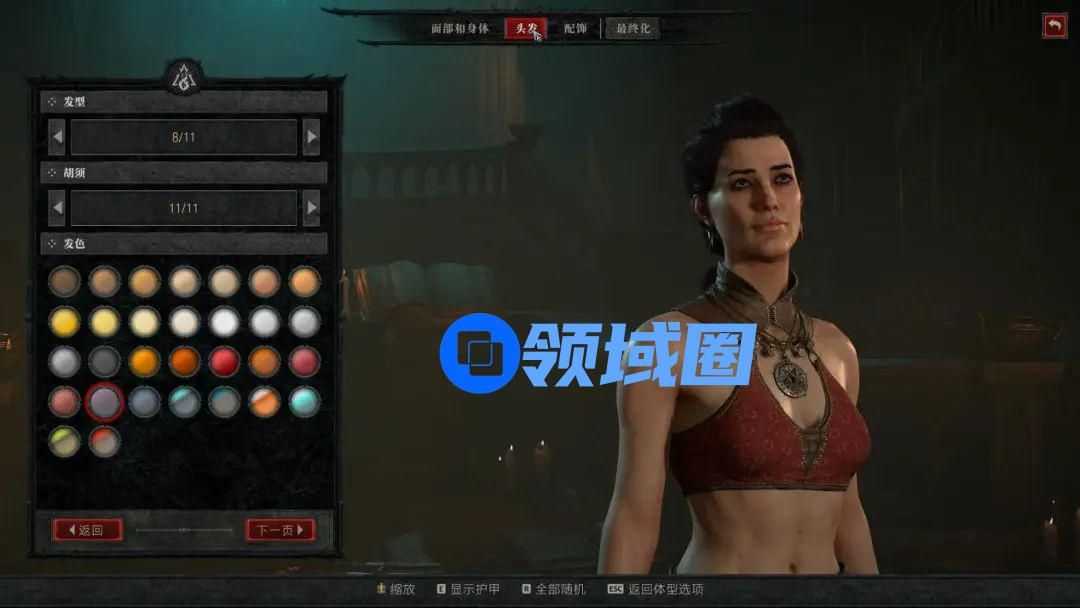
Task: Switch to the 面部和身体 tab
Action: (461, 28)
